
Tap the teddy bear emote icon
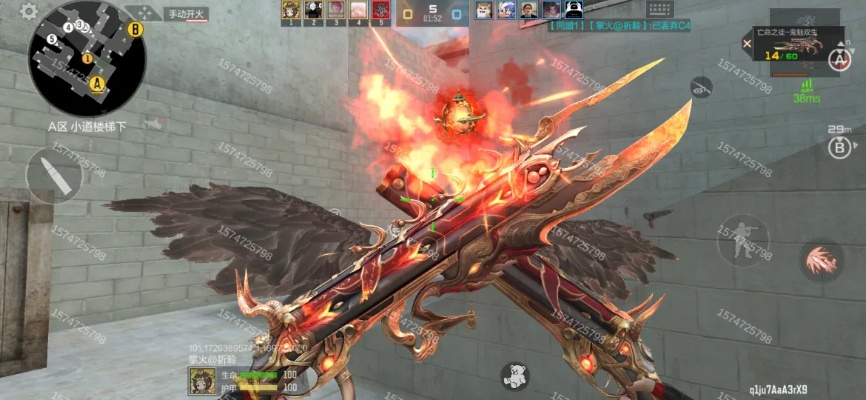click(514, 376)
